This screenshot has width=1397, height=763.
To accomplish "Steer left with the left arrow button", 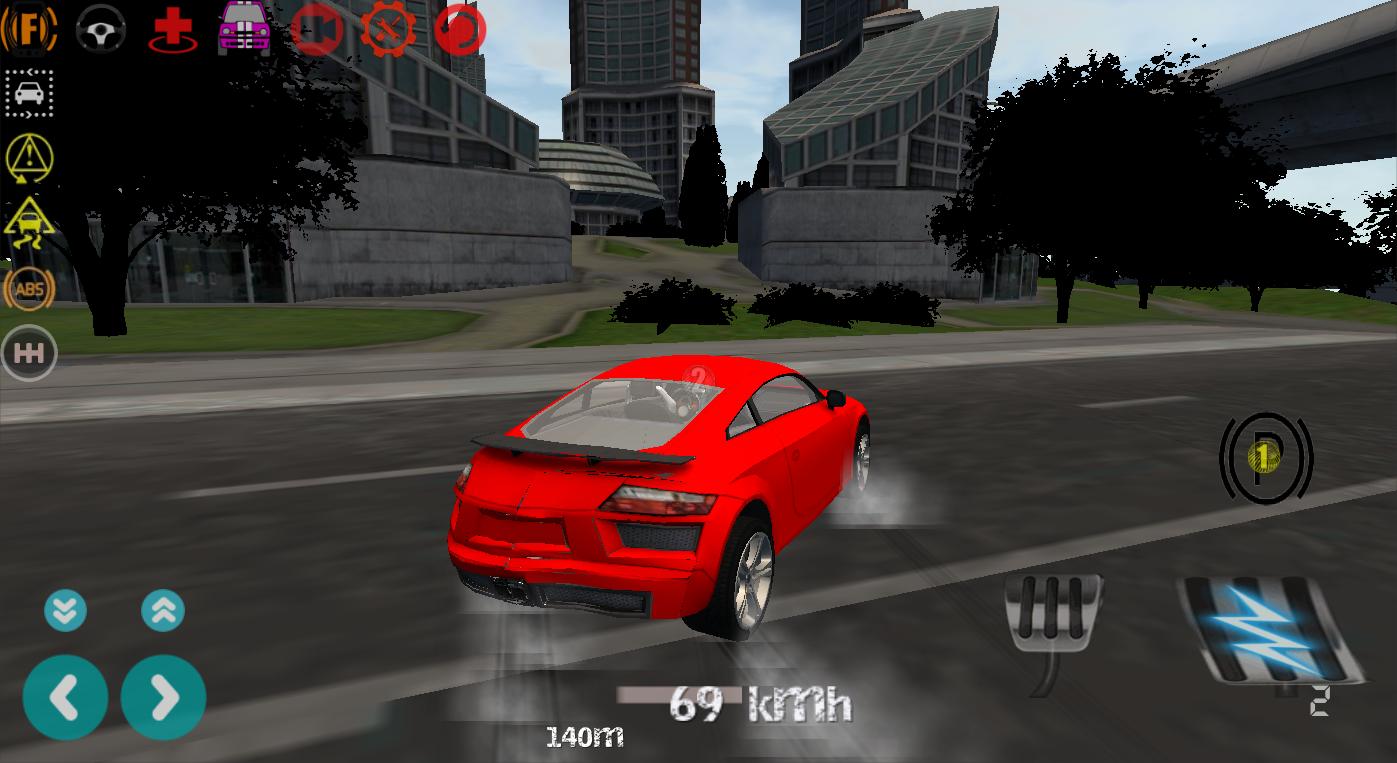I will [x=66, y=697].
